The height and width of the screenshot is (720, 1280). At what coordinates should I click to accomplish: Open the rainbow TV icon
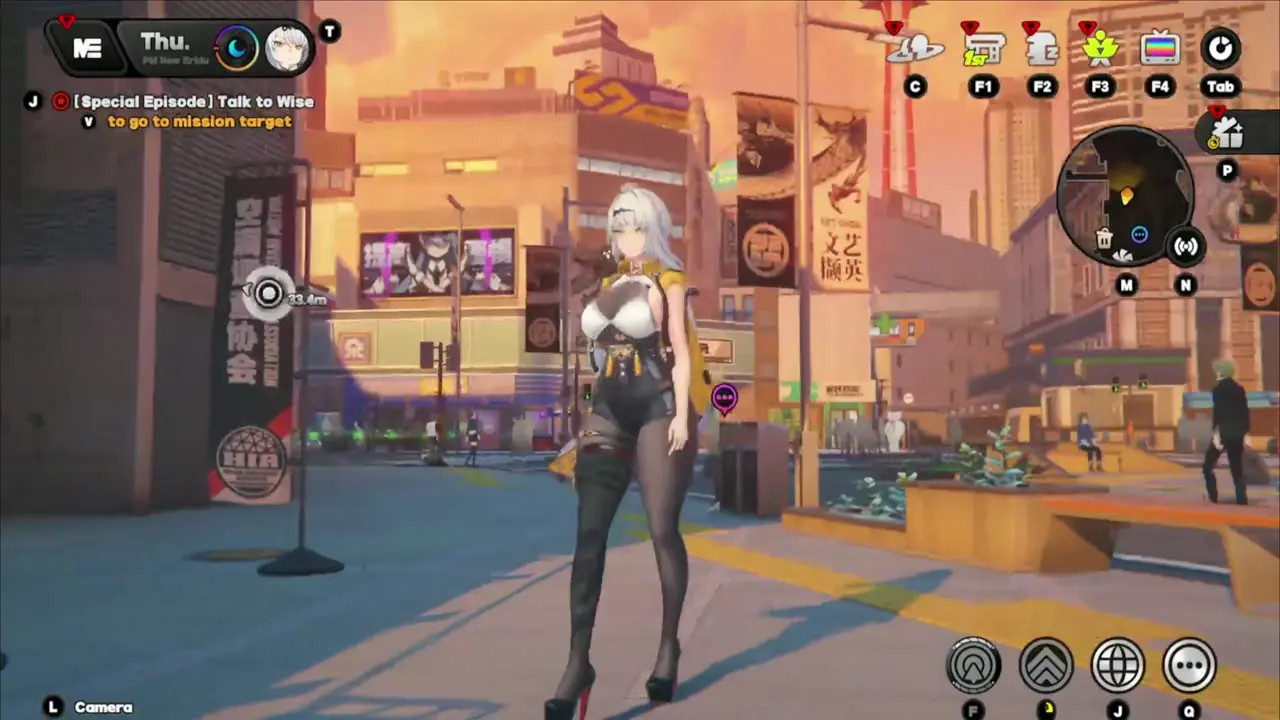1160,48
